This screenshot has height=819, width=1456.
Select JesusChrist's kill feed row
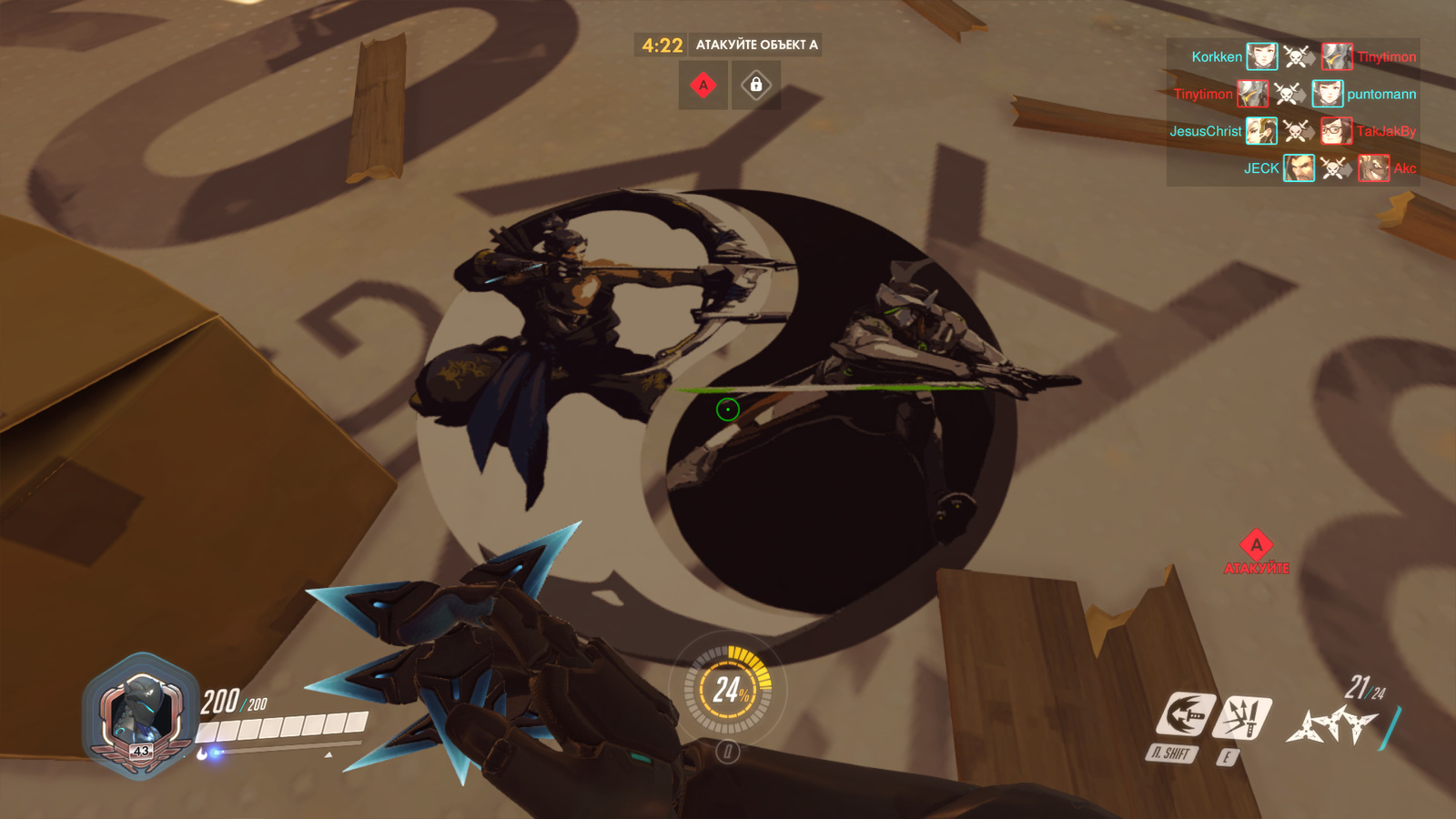1206,132
